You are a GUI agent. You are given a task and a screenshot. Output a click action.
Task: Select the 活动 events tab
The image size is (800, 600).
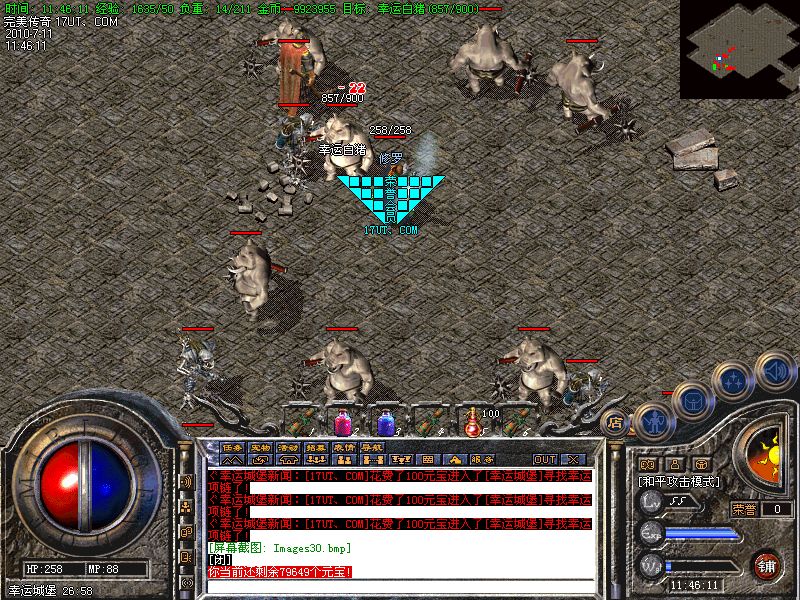(289, 447)
